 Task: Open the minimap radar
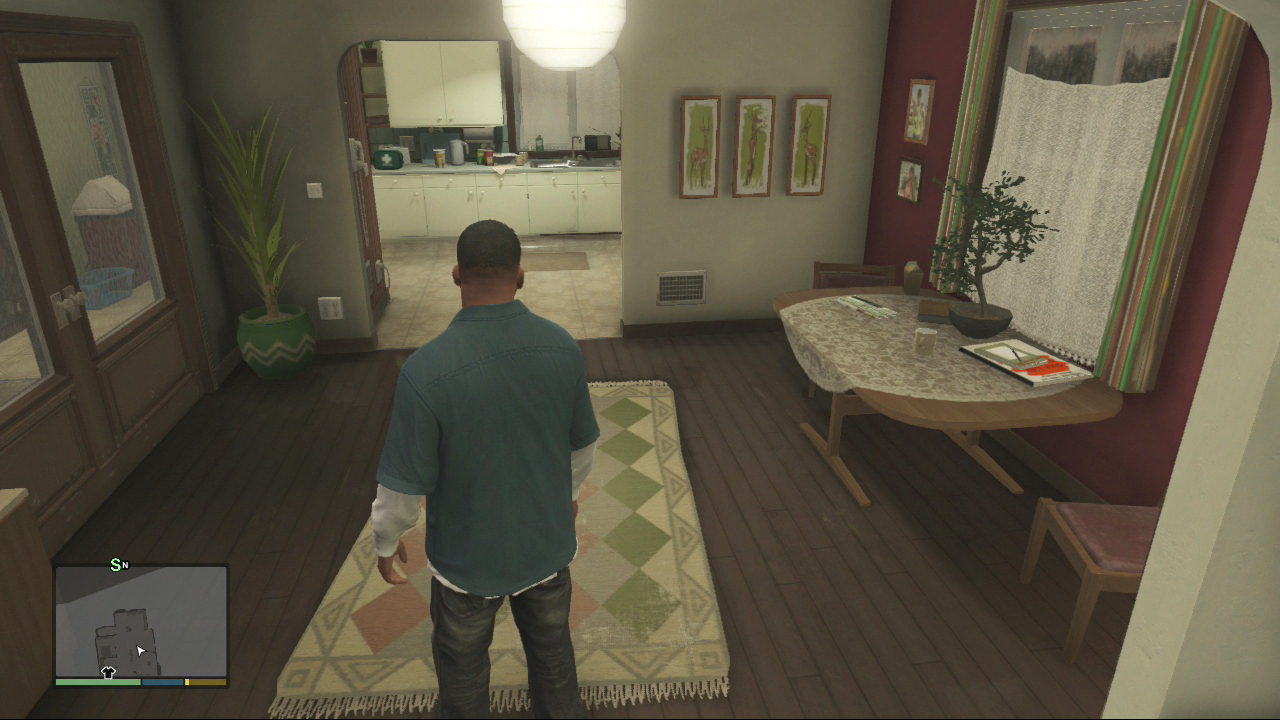click(141, 621)
